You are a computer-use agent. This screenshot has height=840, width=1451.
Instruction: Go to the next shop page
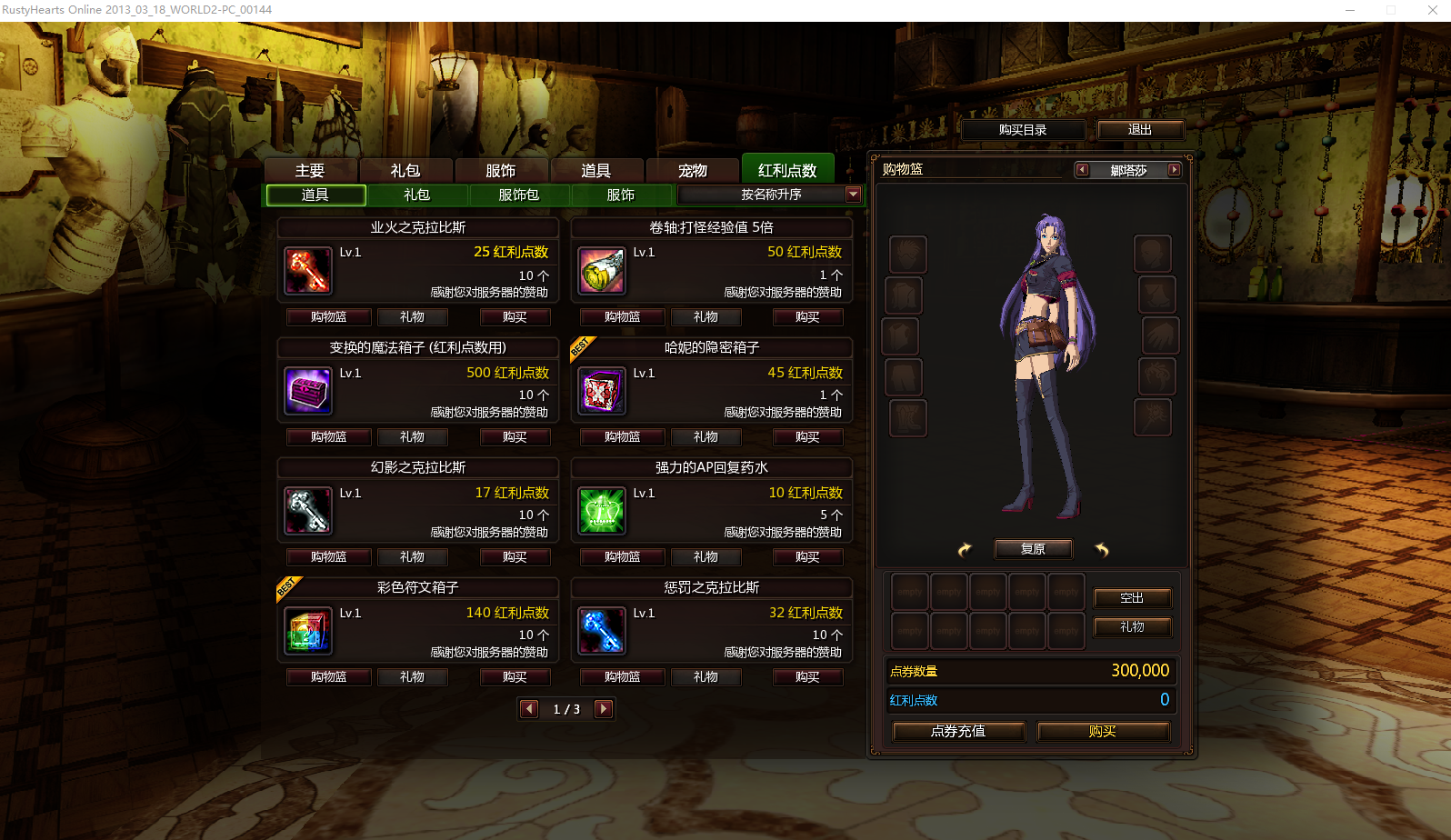click(603, 709)
